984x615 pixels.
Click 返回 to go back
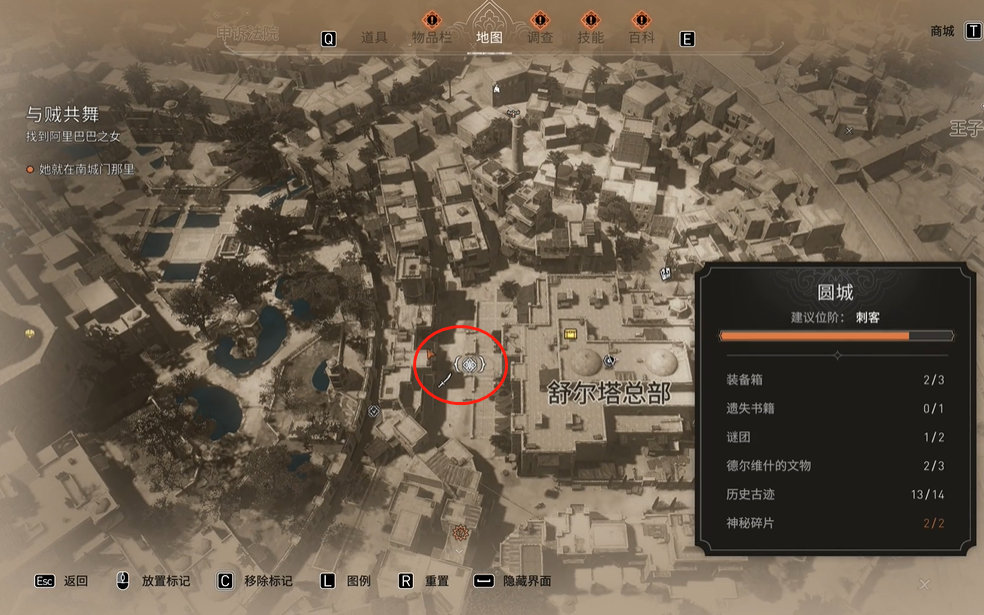tap(75, 581)
